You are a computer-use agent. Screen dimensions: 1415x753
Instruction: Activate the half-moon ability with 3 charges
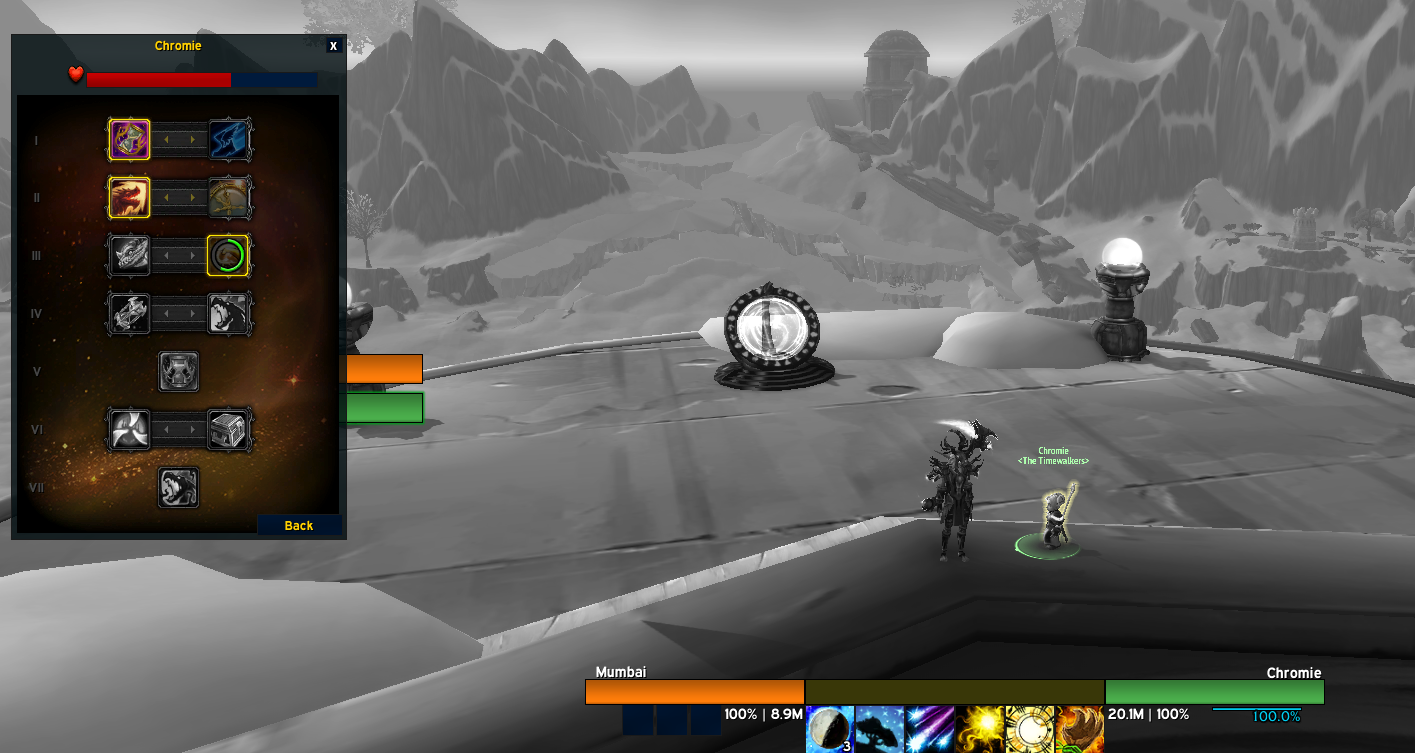click(x=830, y=729)
